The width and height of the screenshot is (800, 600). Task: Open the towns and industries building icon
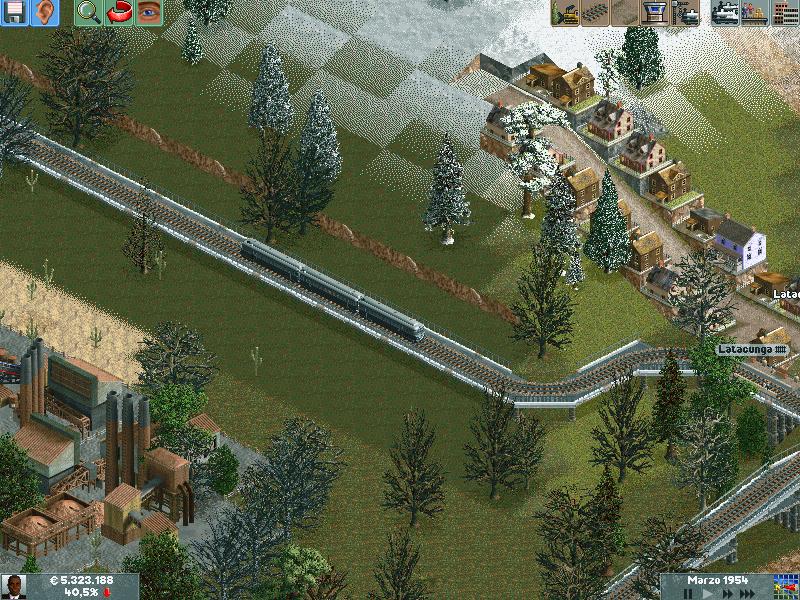pos(785,13)
